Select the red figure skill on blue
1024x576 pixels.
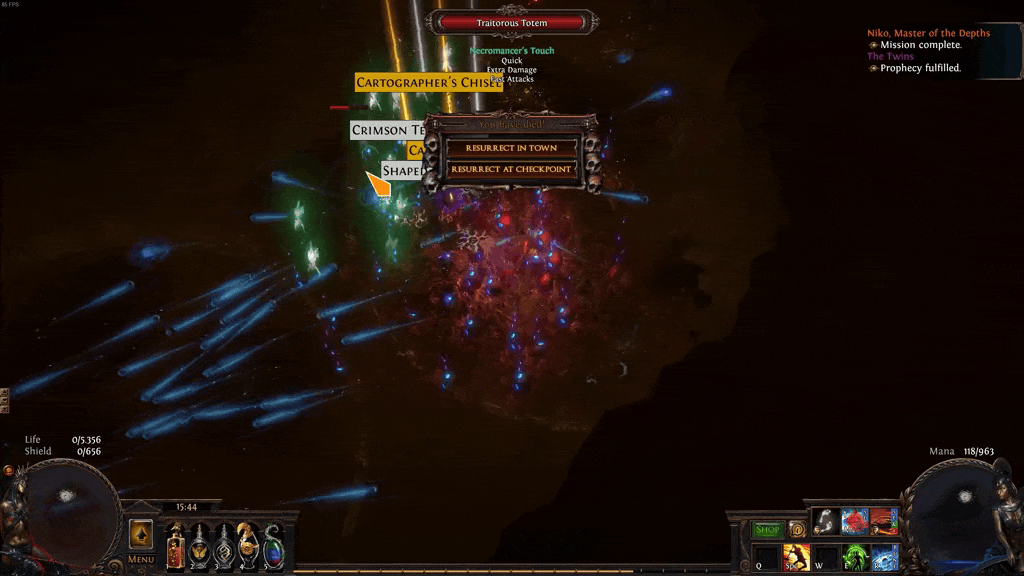pyautogui.click(x=854, y=521)
